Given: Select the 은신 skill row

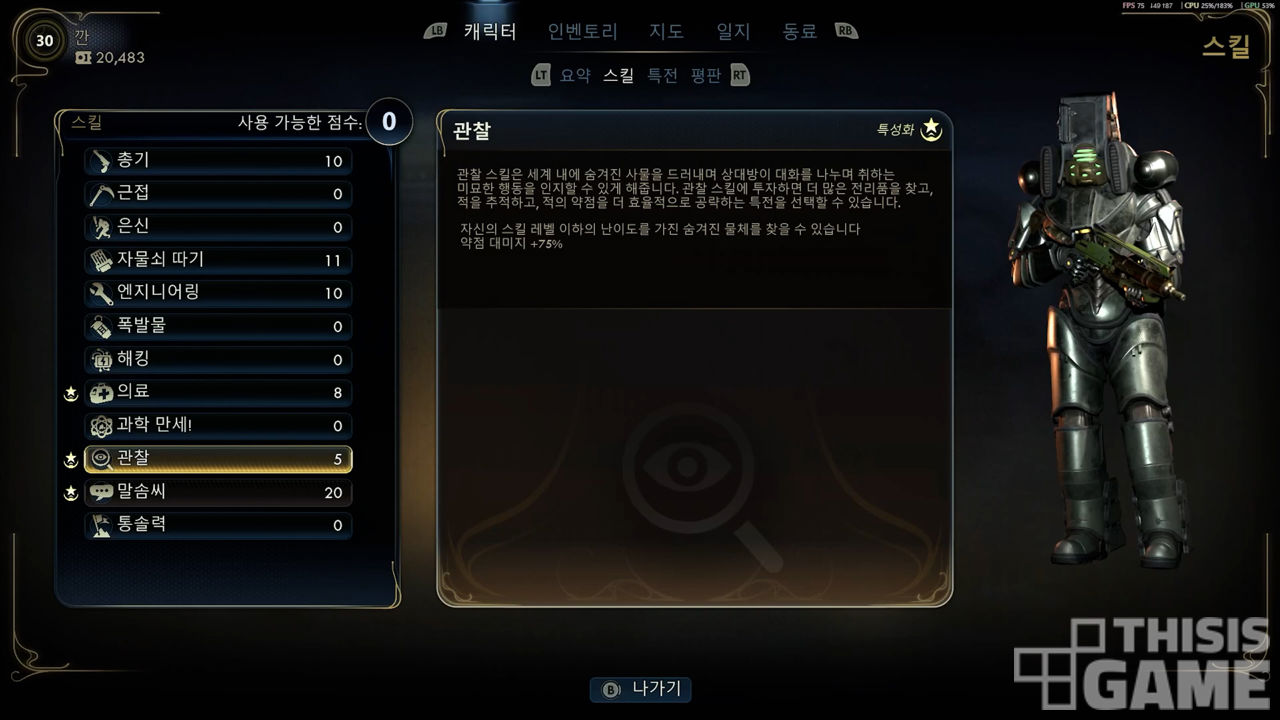Looking at the screenshot, I should [218, 227].
